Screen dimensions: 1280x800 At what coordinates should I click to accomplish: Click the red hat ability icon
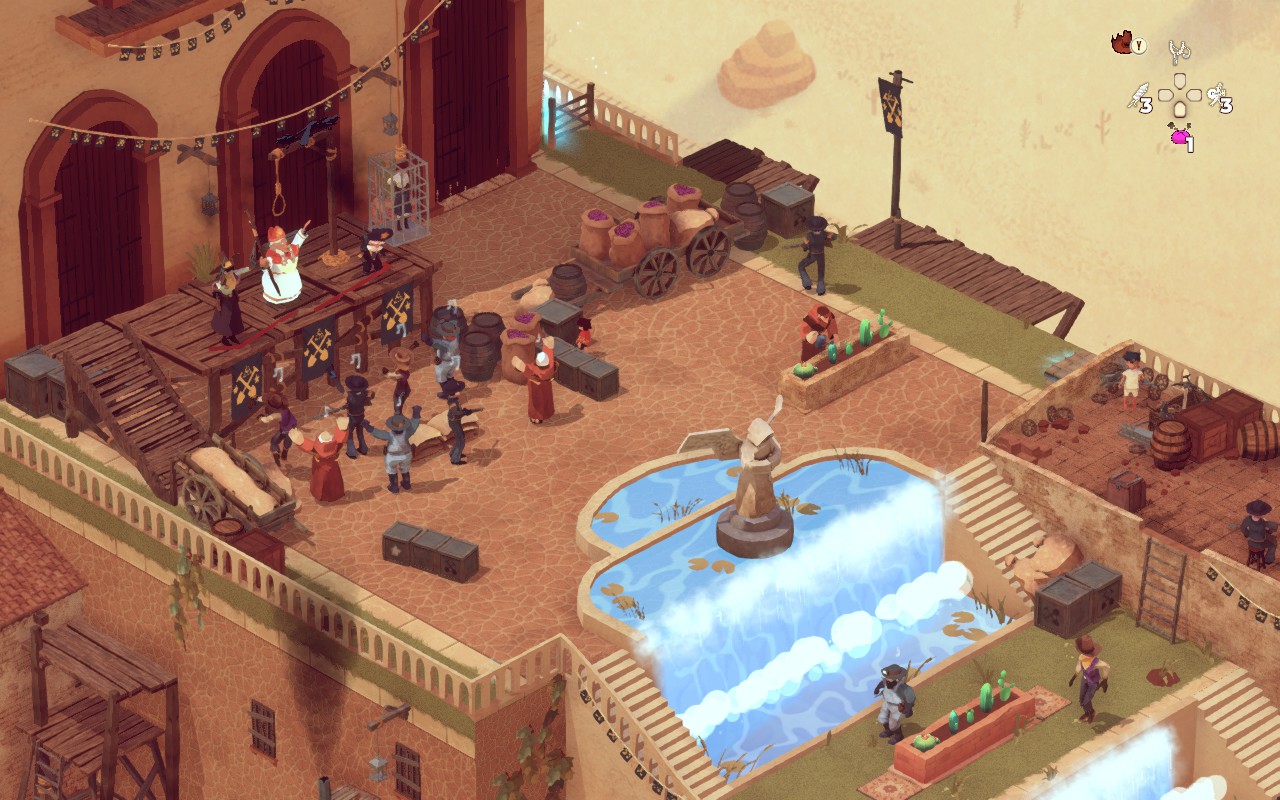(1123, 43)
